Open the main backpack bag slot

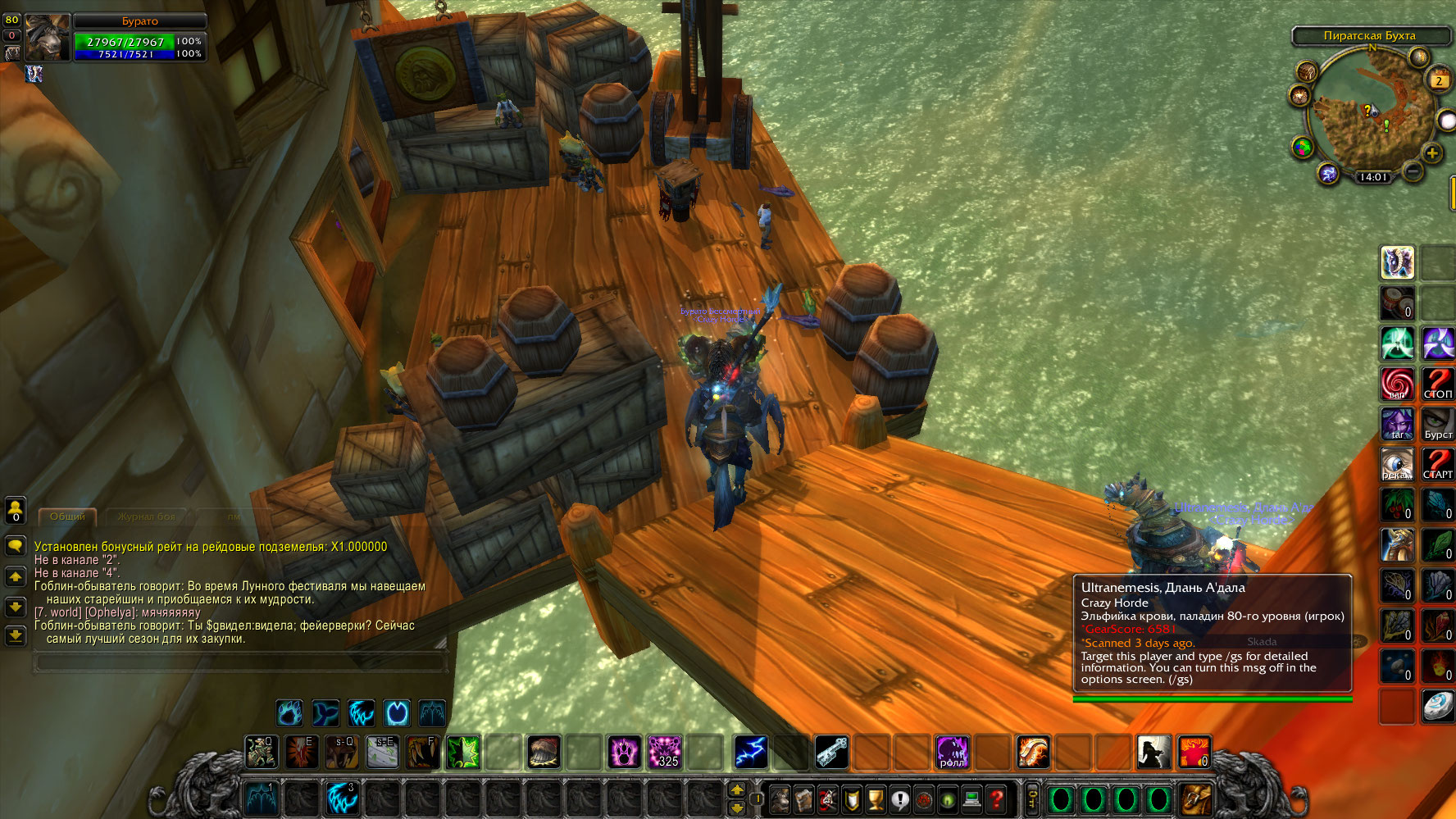(x=1195, y=799)
